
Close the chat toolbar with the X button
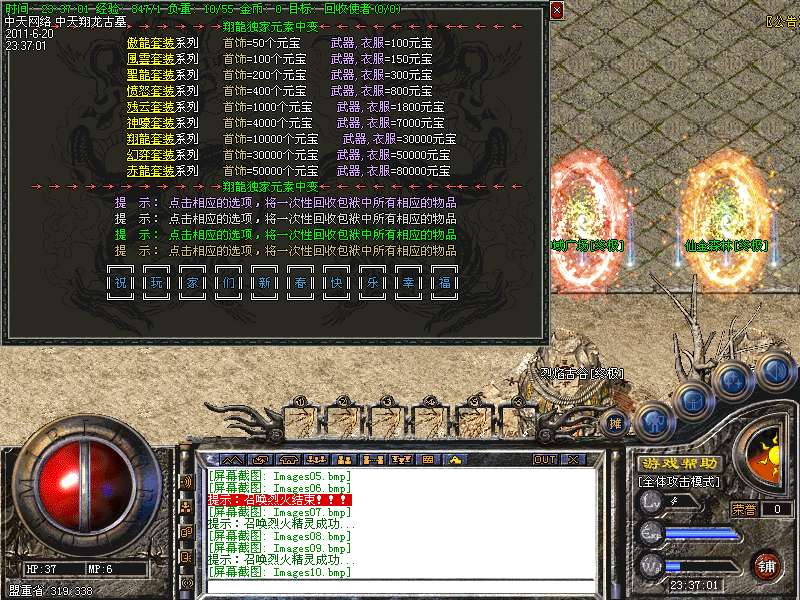tap(573, 460)
